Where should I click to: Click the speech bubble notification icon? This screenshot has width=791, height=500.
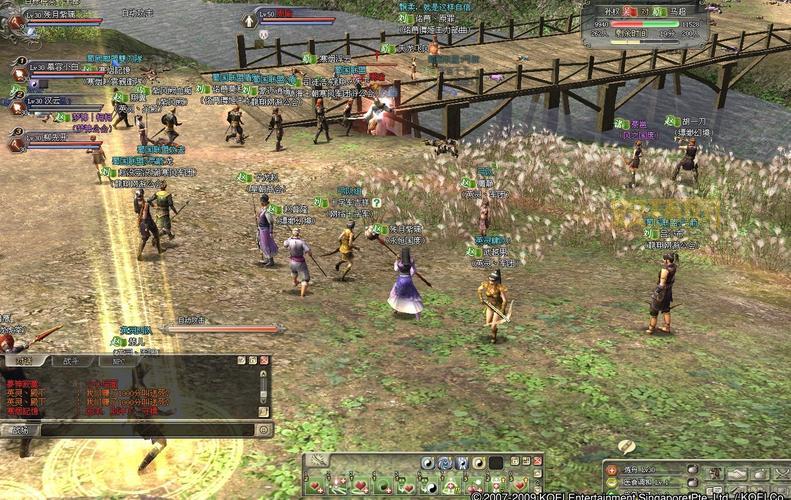coord(626,446)
